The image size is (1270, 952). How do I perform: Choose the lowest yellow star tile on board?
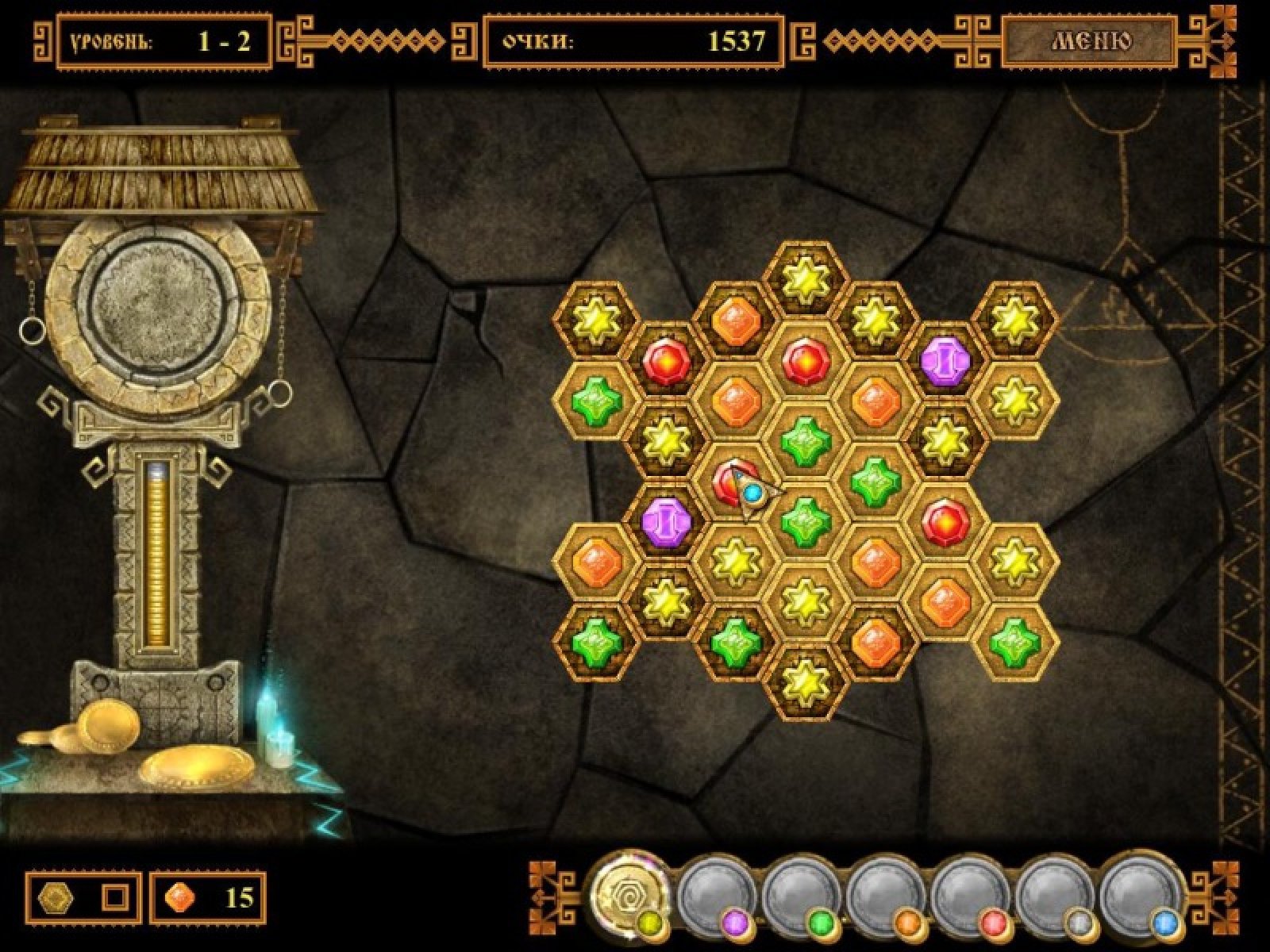805,681
